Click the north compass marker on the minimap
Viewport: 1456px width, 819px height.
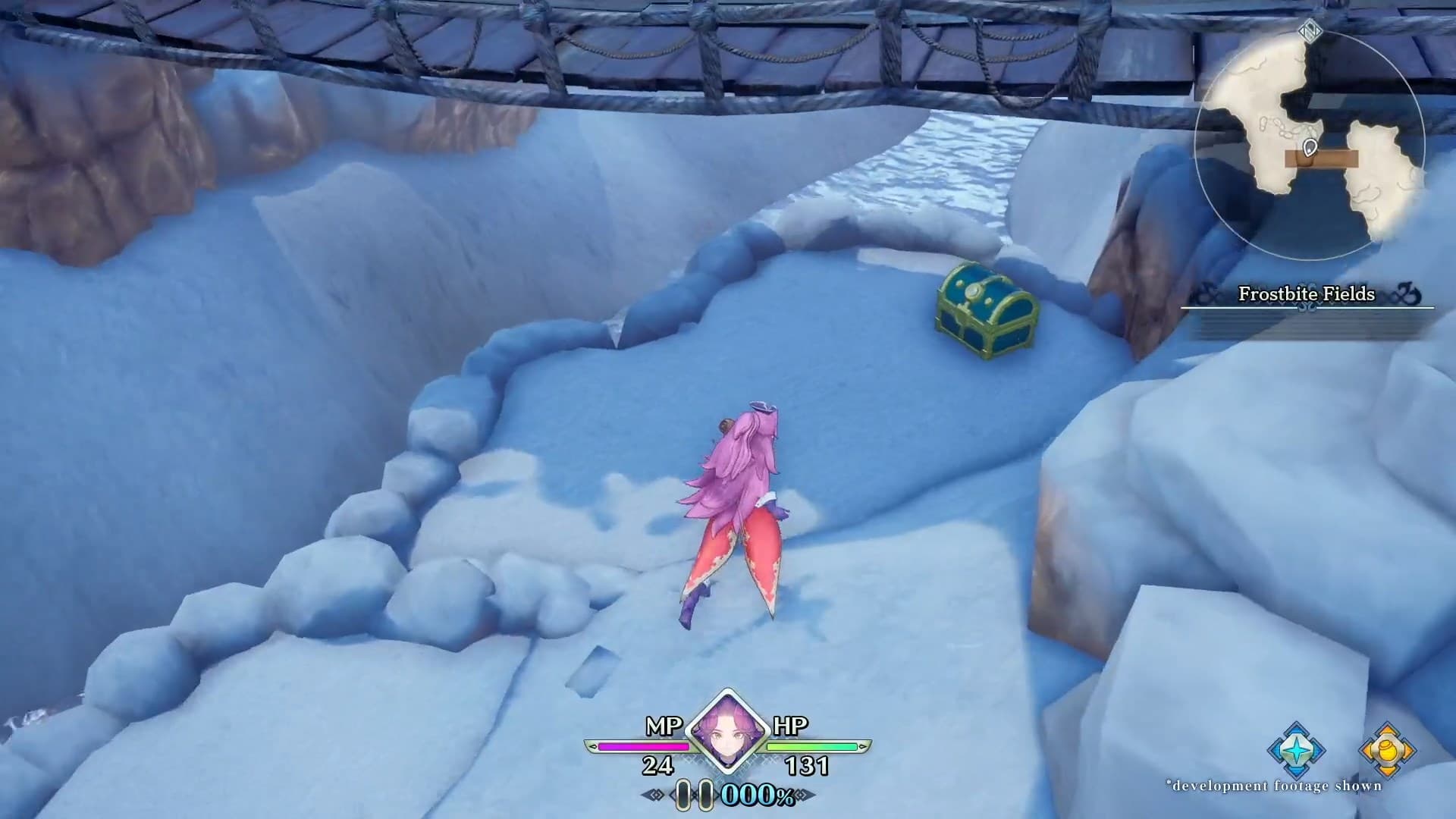1310,30
